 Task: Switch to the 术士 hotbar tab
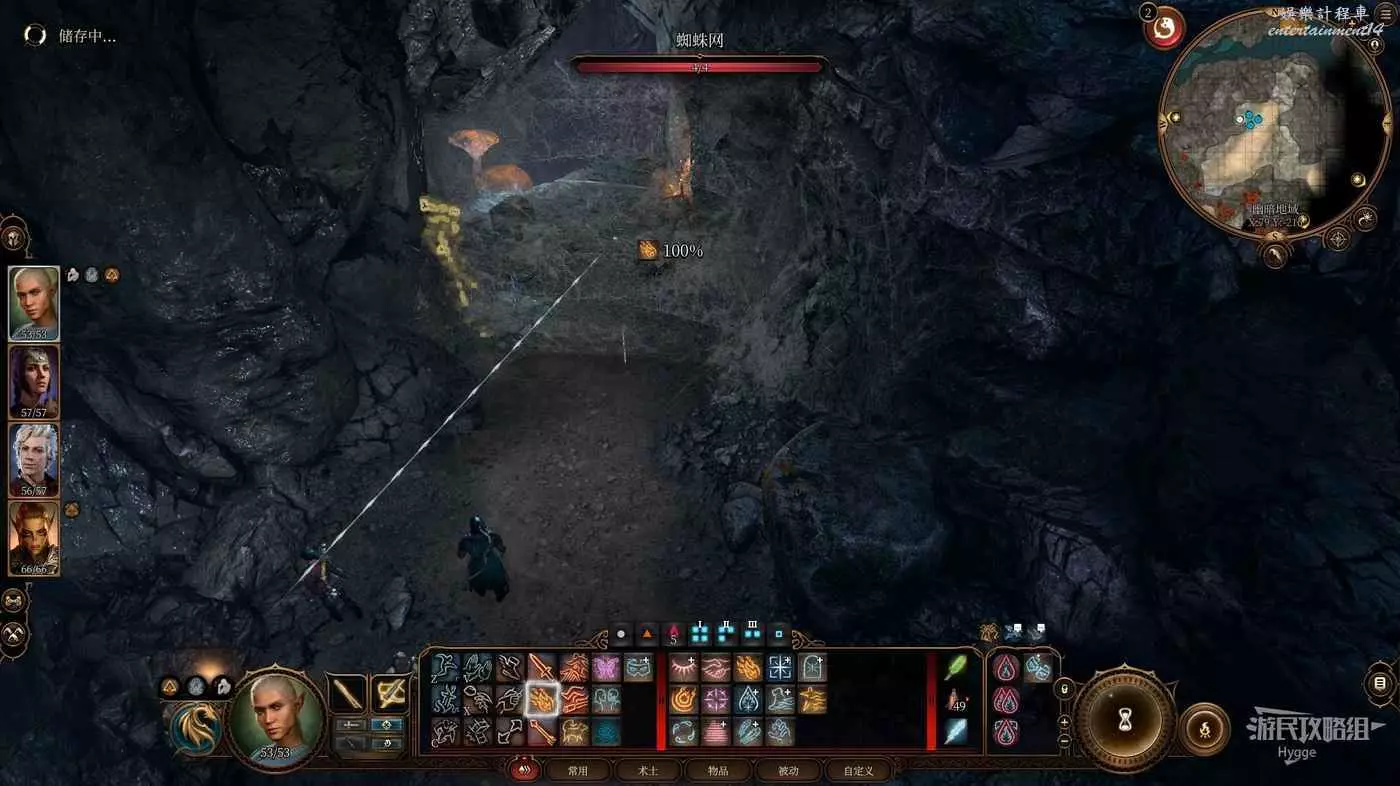648,770
